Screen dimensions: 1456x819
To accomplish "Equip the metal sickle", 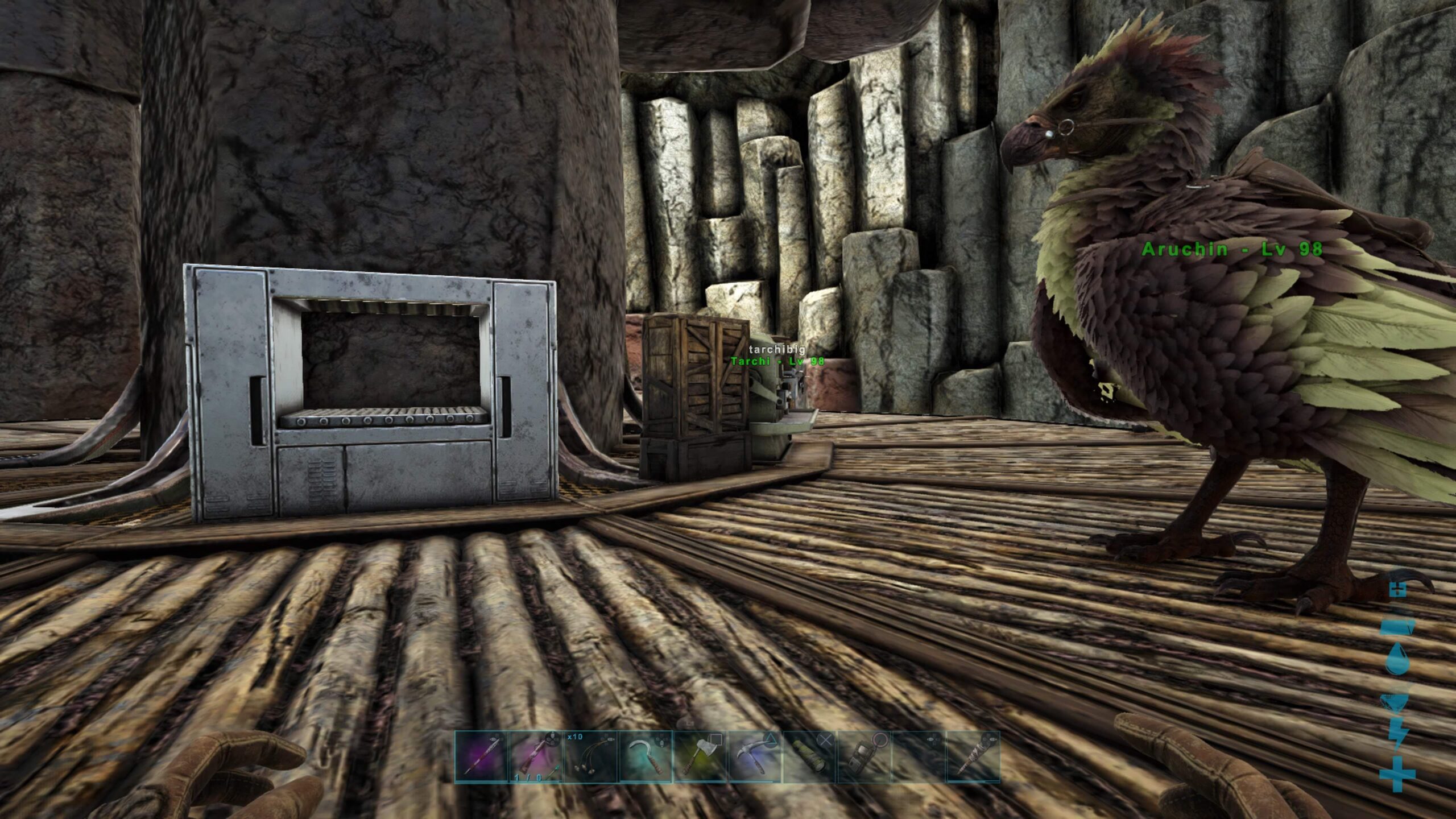I will [645, 758].
